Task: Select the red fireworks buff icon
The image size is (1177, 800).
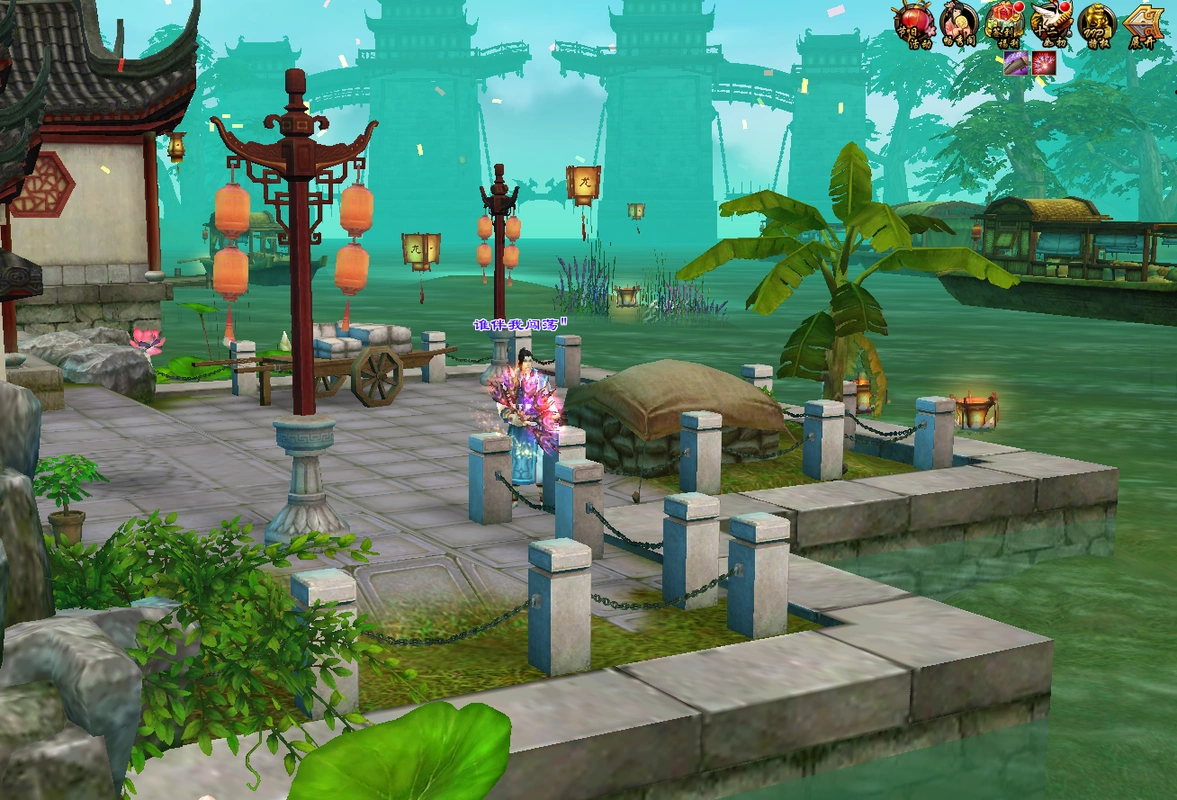Action: [1044, 64]
